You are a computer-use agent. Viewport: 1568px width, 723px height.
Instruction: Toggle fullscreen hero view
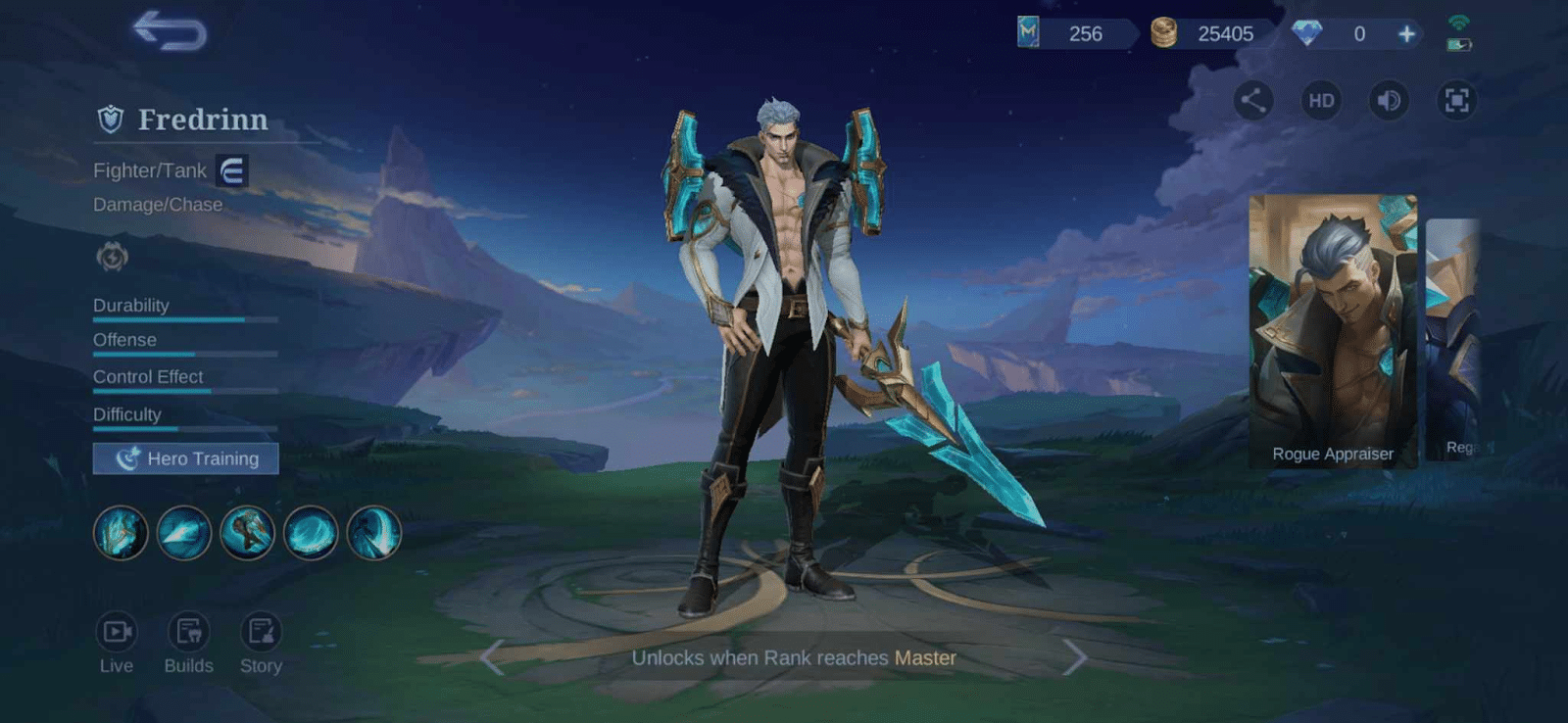pos(1457,100)
